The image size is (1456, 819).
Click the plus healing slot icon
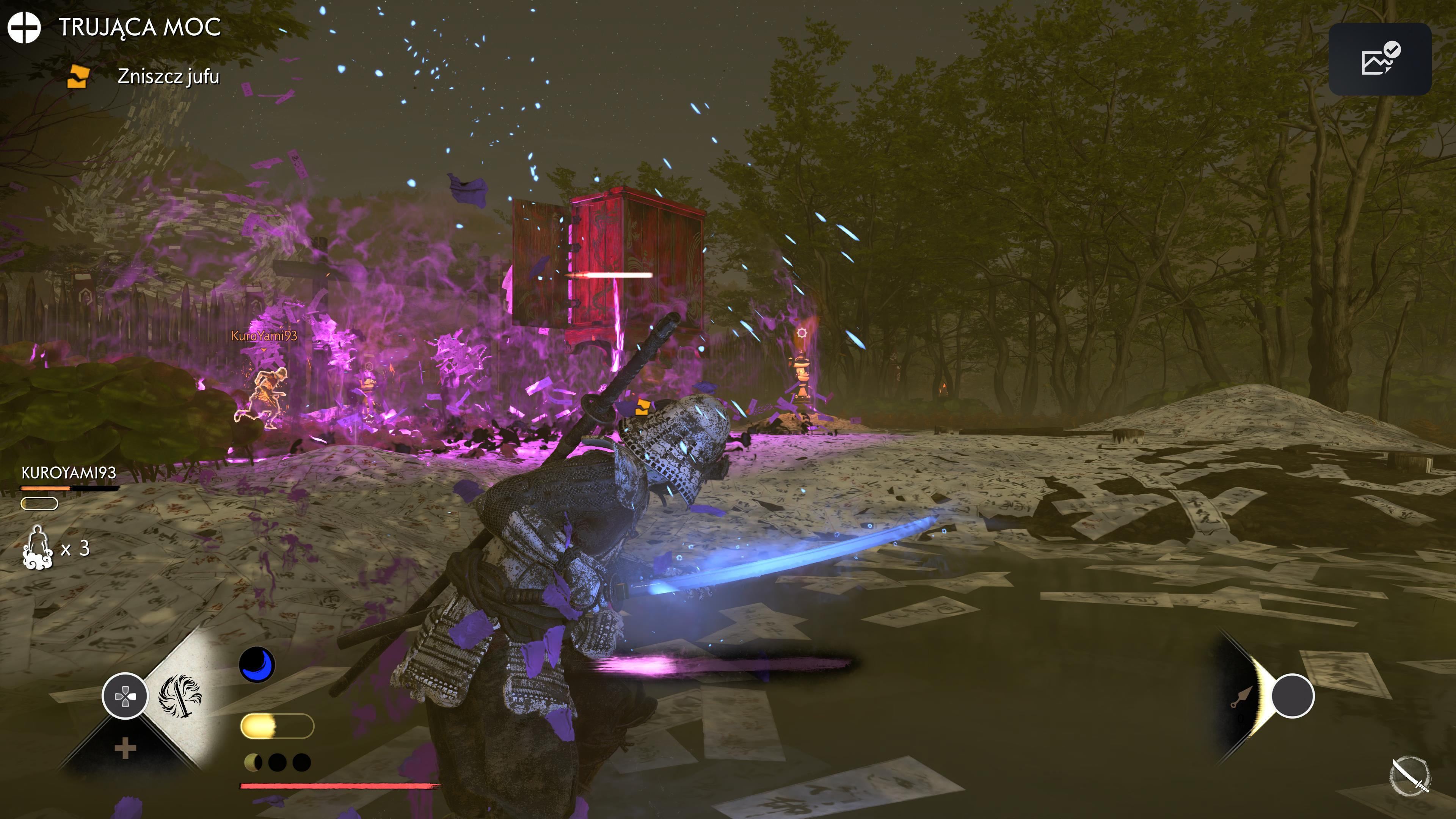[125, 748]
